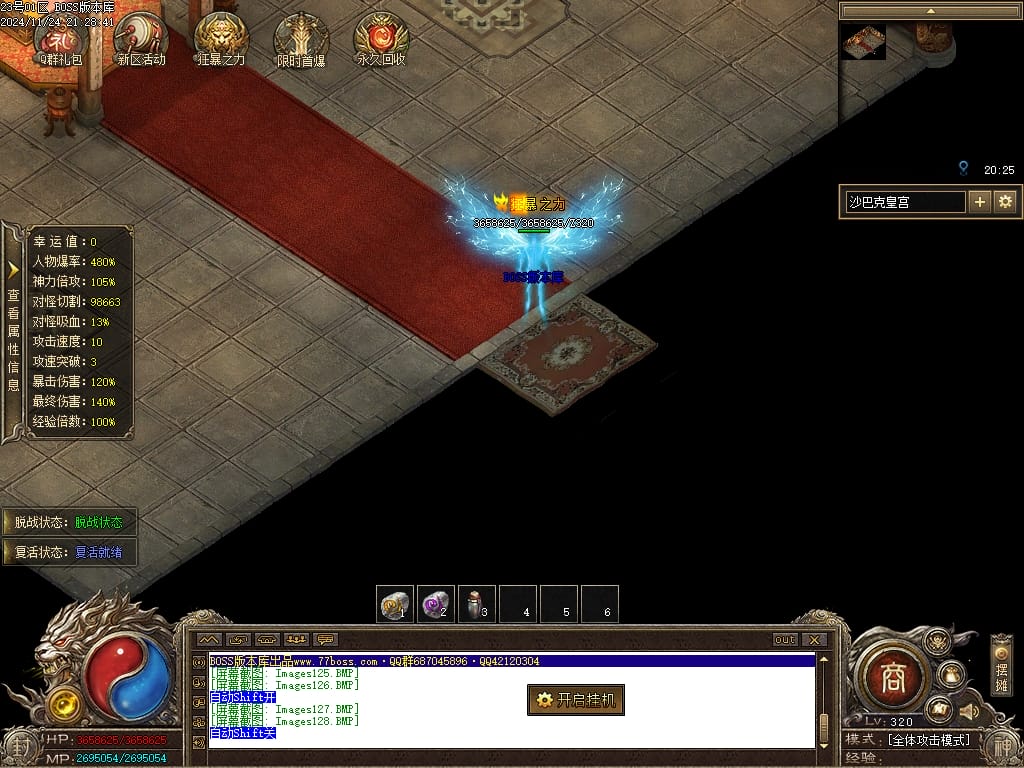
Task: Use the potion bottle in hotbar slot 3
Action: pos(476,604)
